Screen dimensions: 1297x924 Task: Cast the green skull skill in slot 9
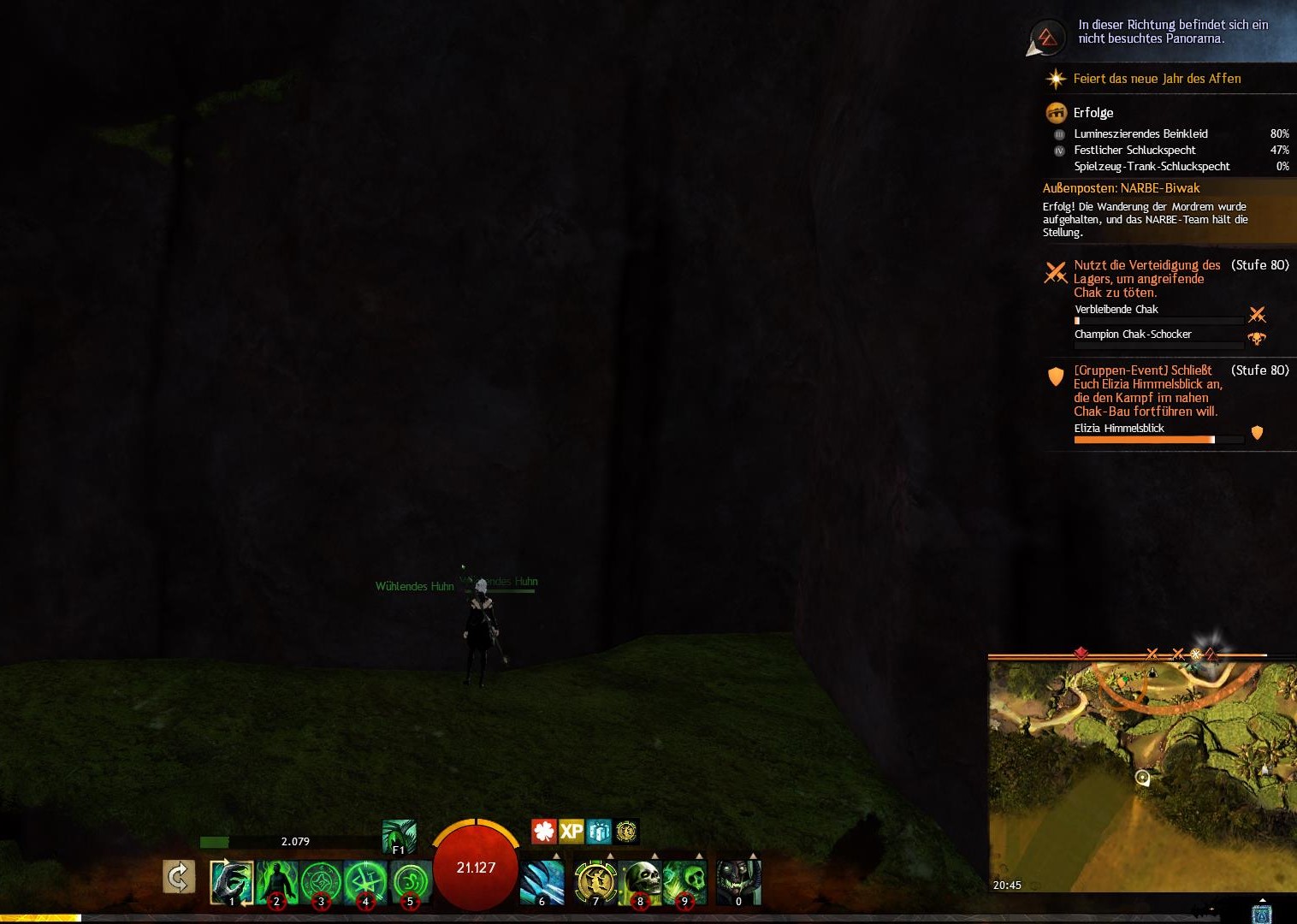click(x=685, y=882)
